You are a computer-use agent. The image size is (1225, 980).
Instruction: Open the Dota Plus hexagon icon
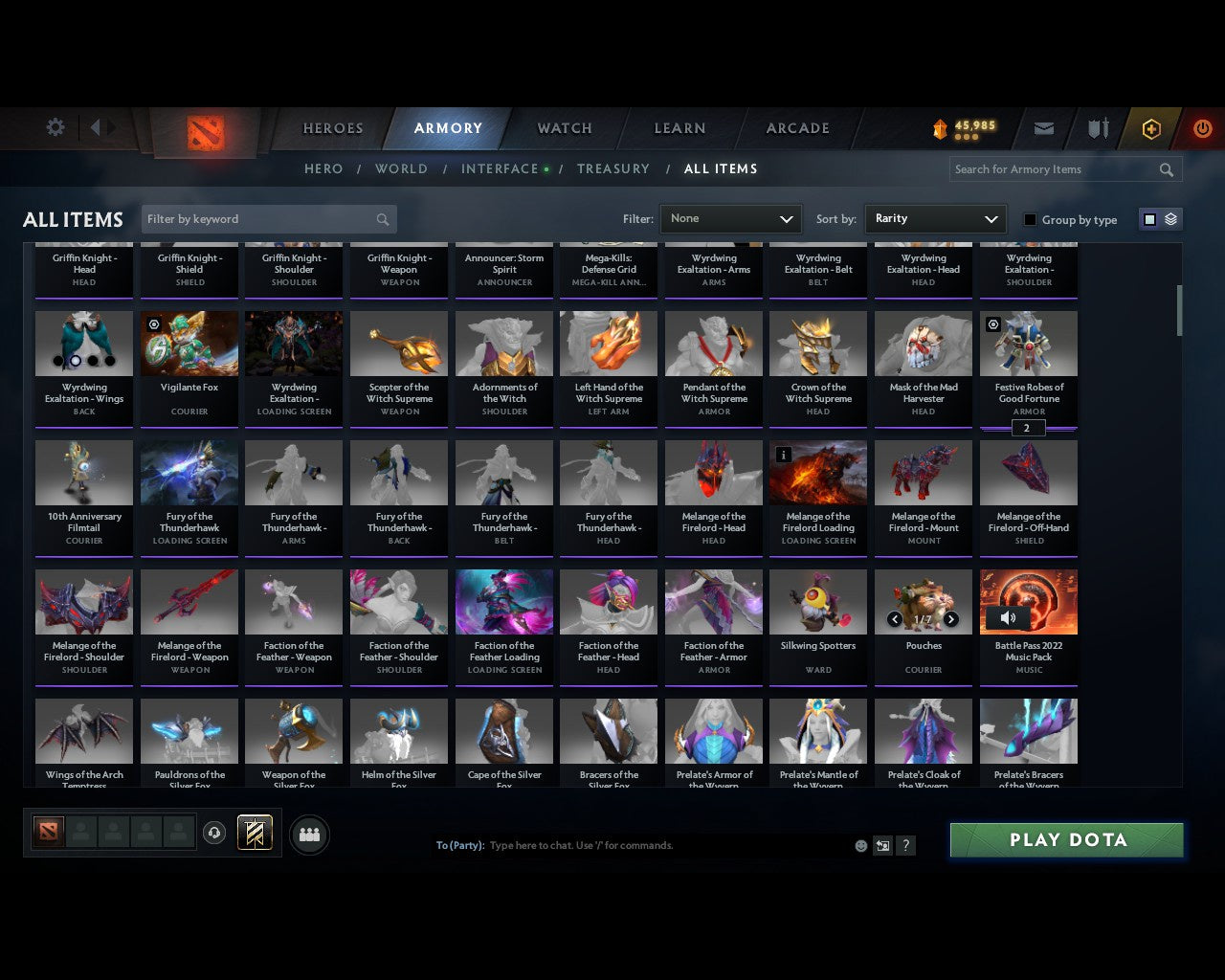1150,127
